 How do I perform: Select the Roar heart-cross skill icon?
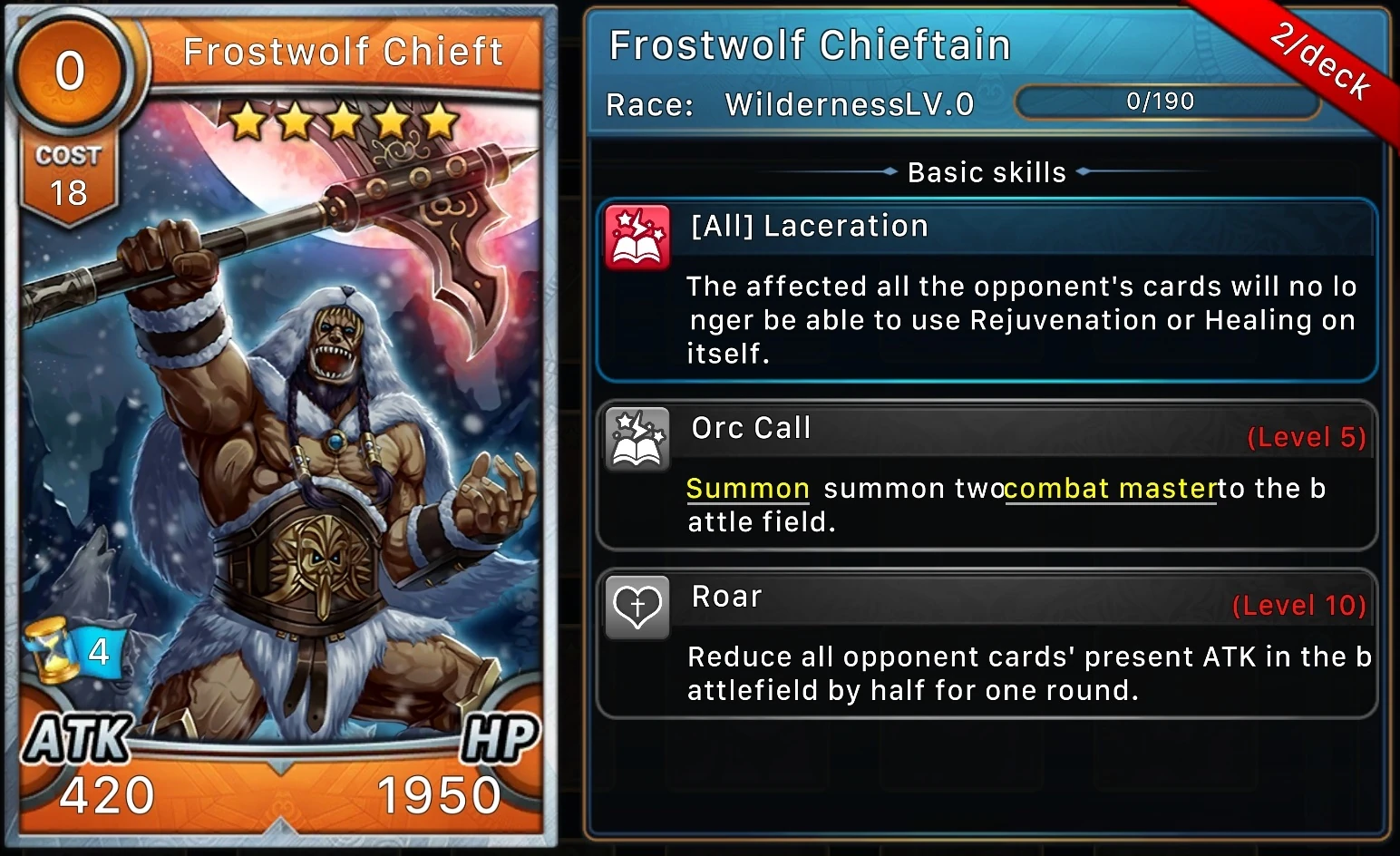636,606
